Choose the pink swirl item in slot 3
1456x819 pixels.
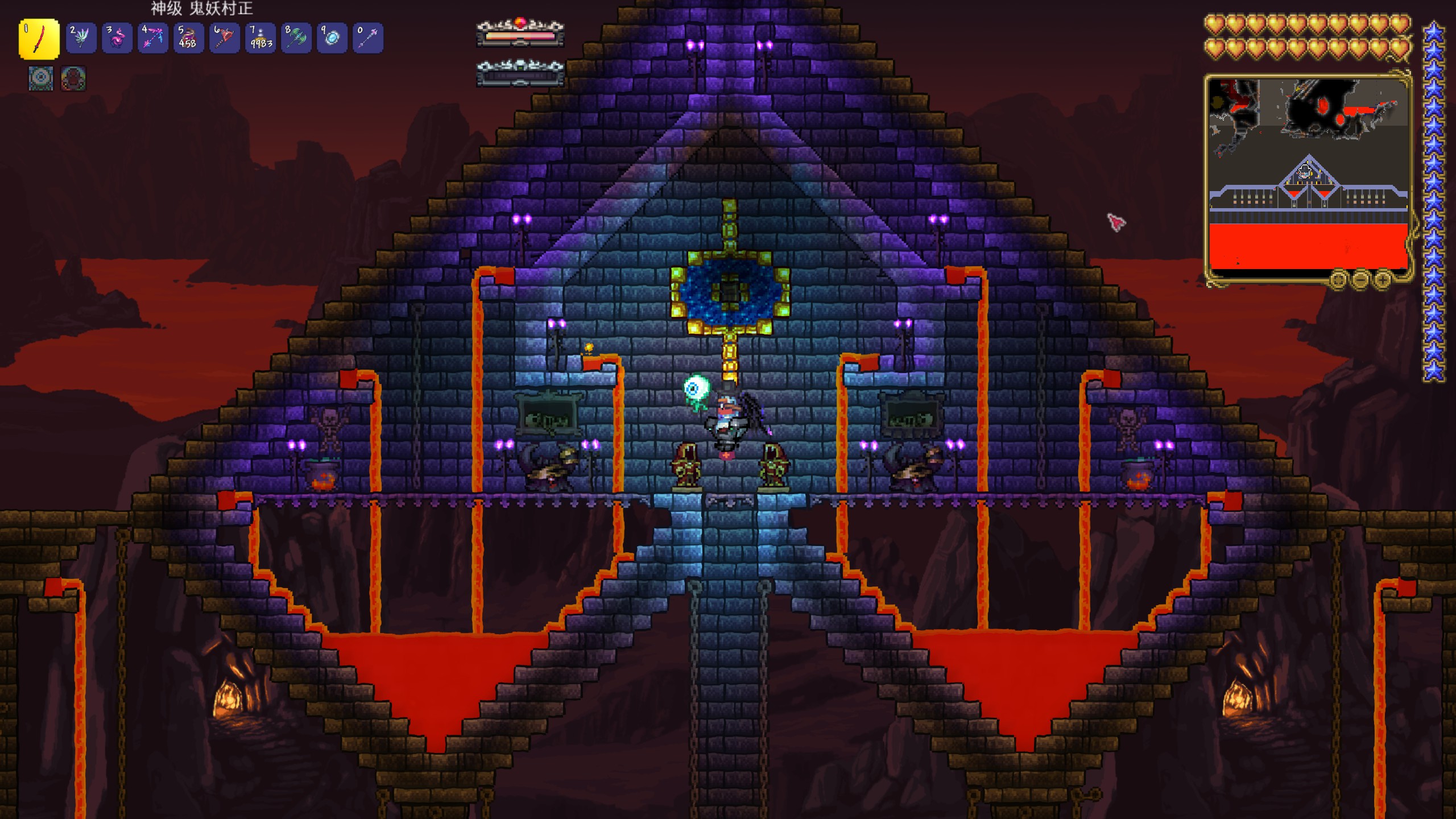[117, 38]
